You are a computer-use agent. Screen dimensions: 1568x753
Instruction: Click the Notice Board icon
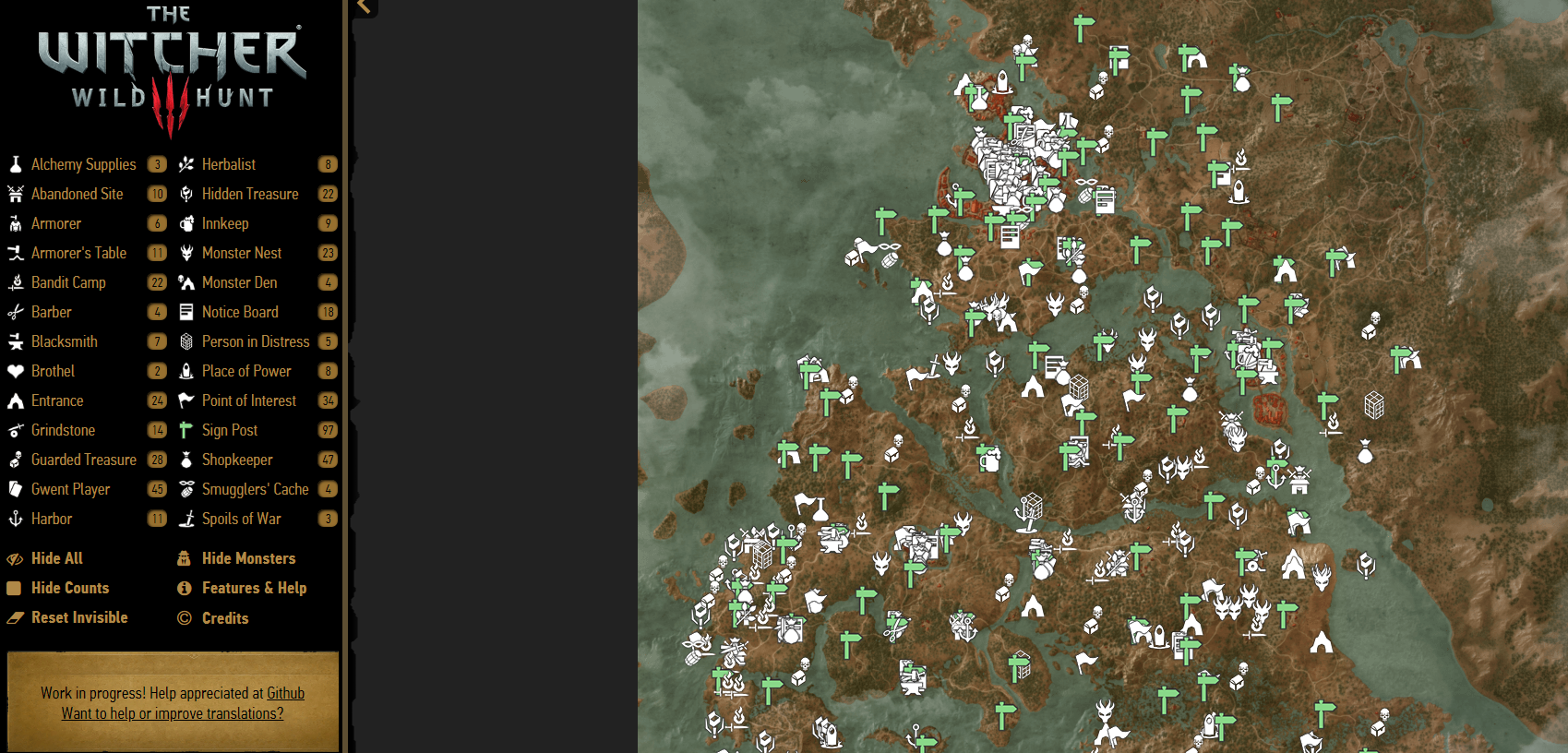point(186,312)
